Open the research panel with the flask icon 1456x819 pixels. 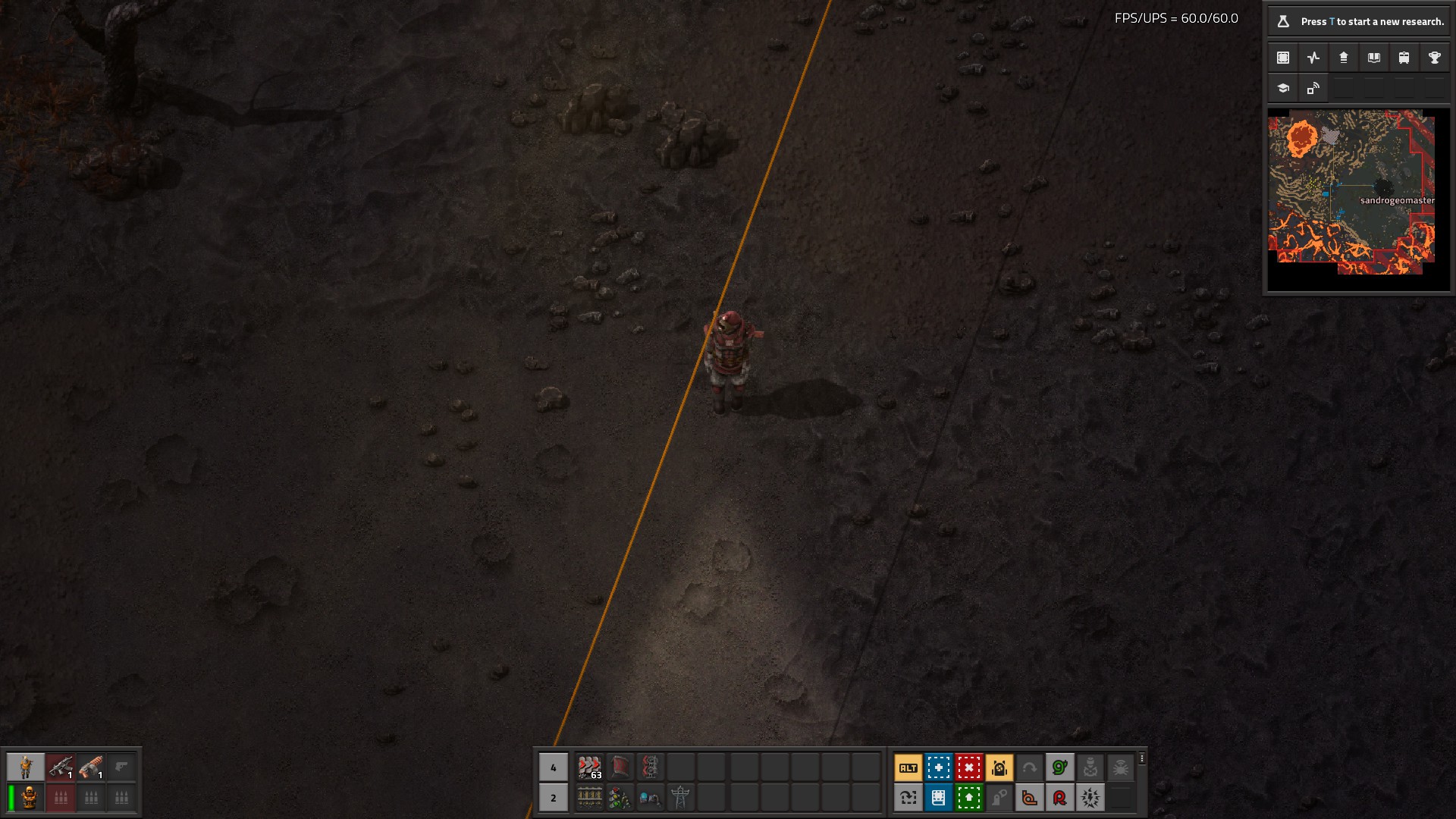1283,21
